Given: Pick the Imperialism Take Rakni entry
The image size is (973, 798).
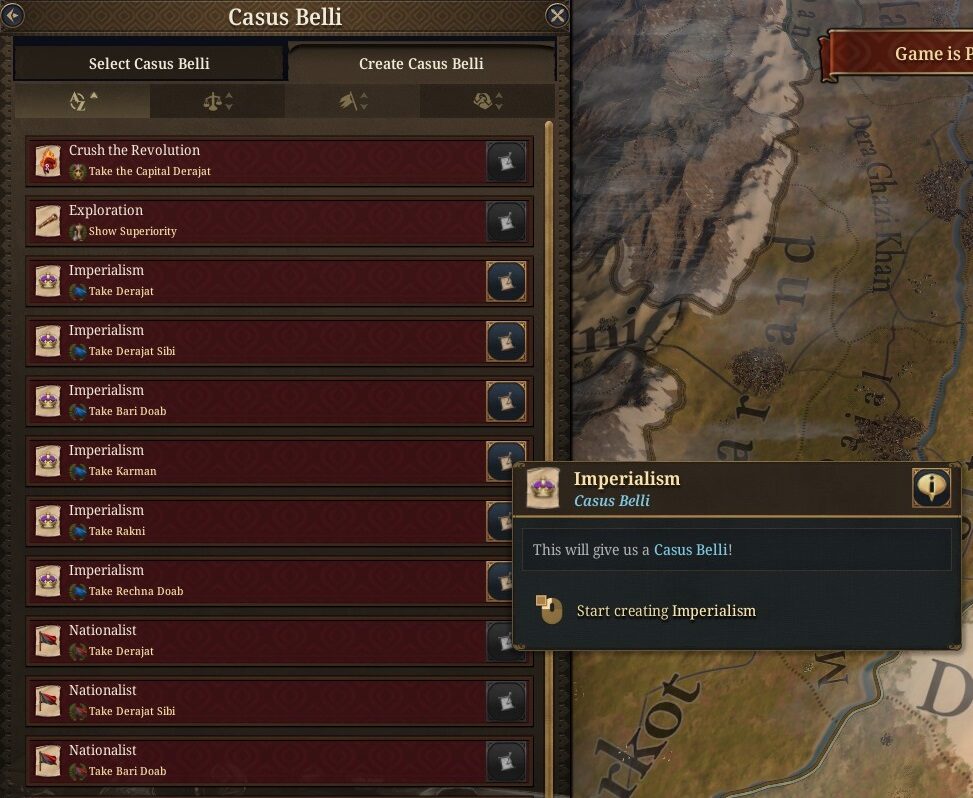Looking at the screenshot, I should click(250, 521).
